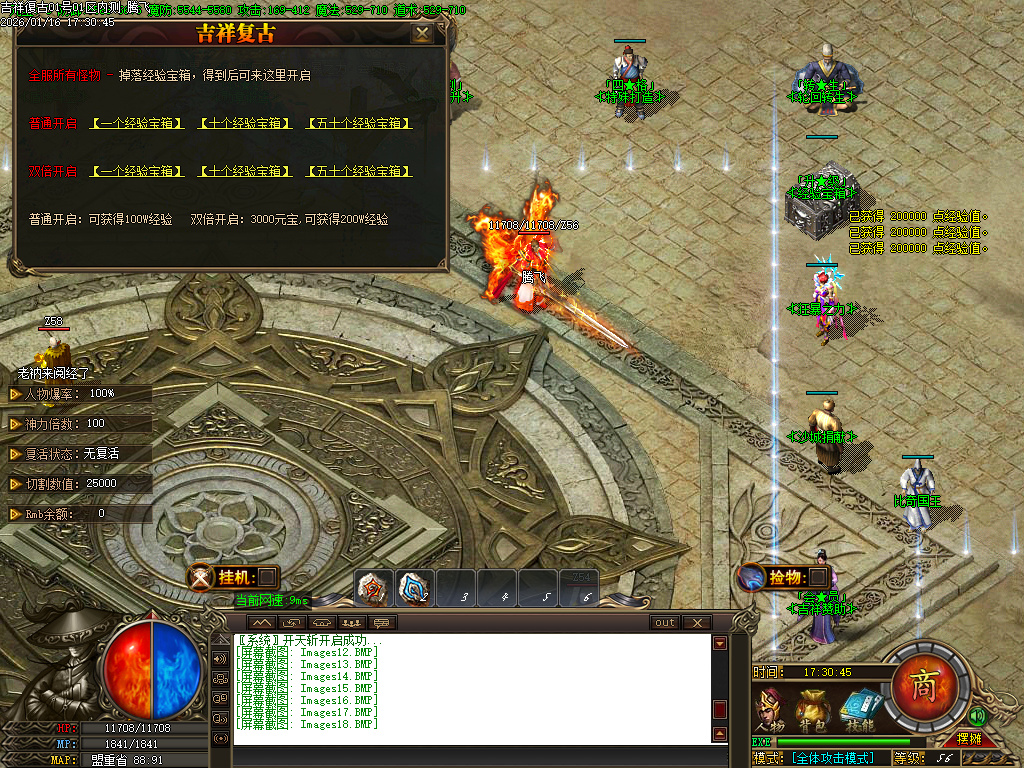Viewport: 1024px width, 768px height.
Task: Open the 人物 character panel
Action: [770, 709]
